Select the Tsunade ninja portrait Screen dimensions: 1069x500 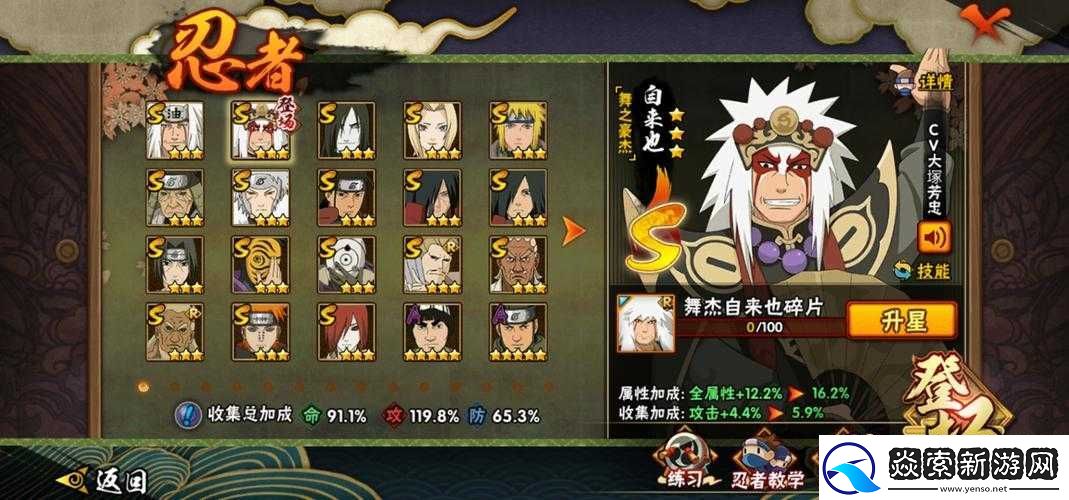tap(432, 130)
